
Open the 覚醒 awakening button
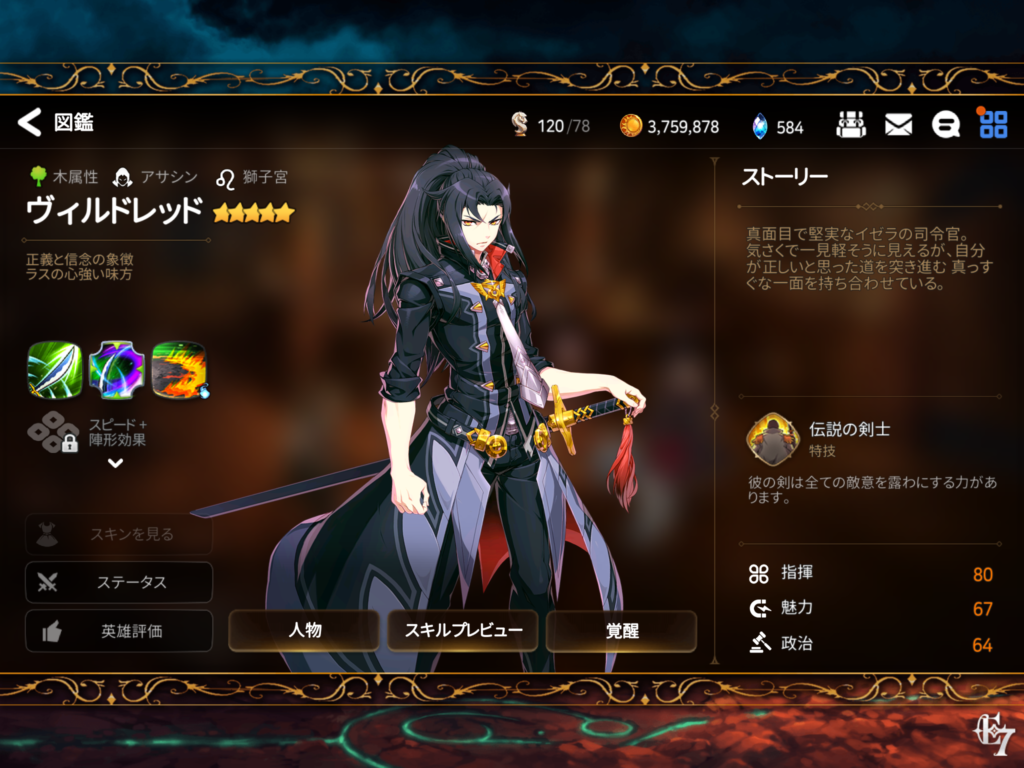coord(621,631)
